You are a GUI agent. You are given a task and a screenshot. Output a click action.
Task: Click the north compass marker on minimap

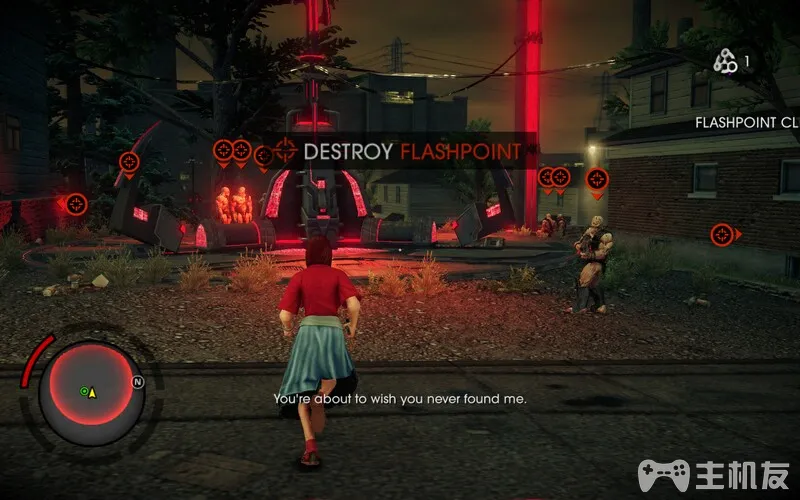pyautogui.click(x=137, y=381)
